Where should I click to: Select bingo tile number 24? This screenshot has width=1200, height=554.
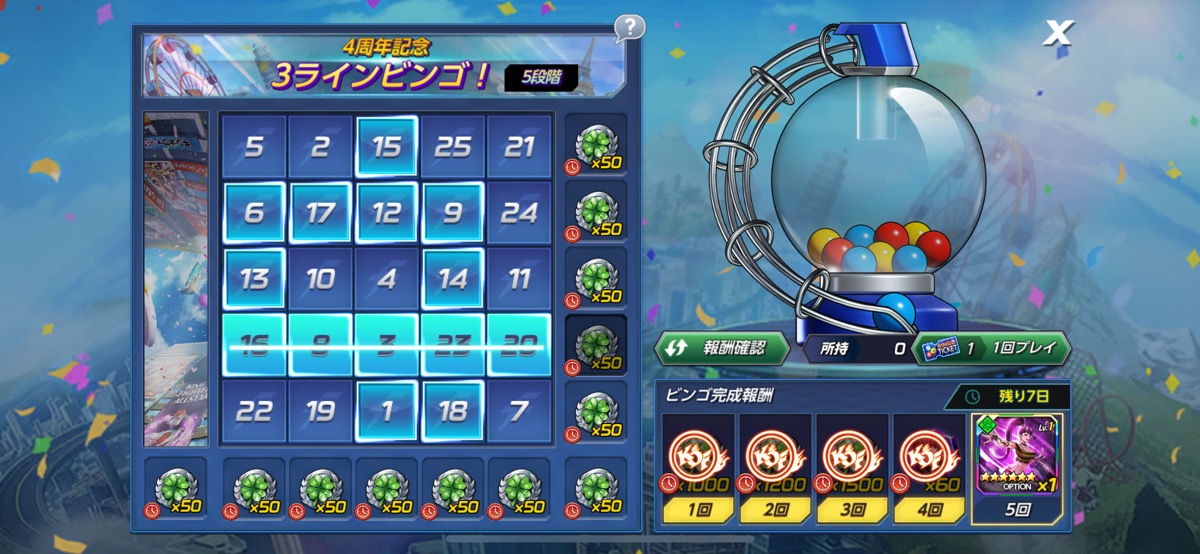[x=519, y=213]
